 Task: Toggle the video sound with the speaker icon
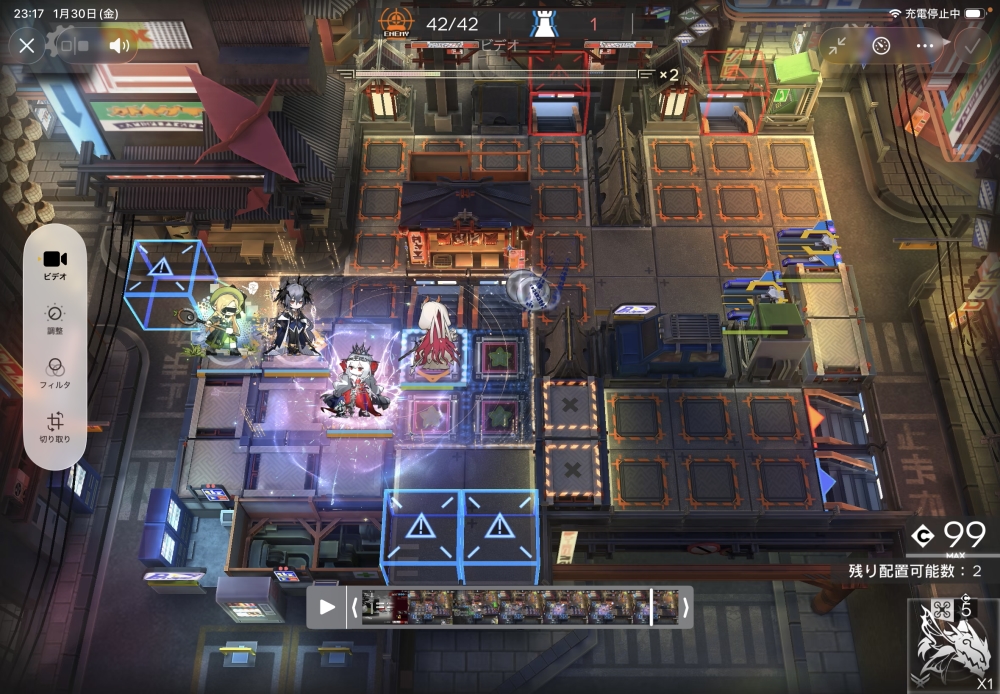tap(120, 45)
